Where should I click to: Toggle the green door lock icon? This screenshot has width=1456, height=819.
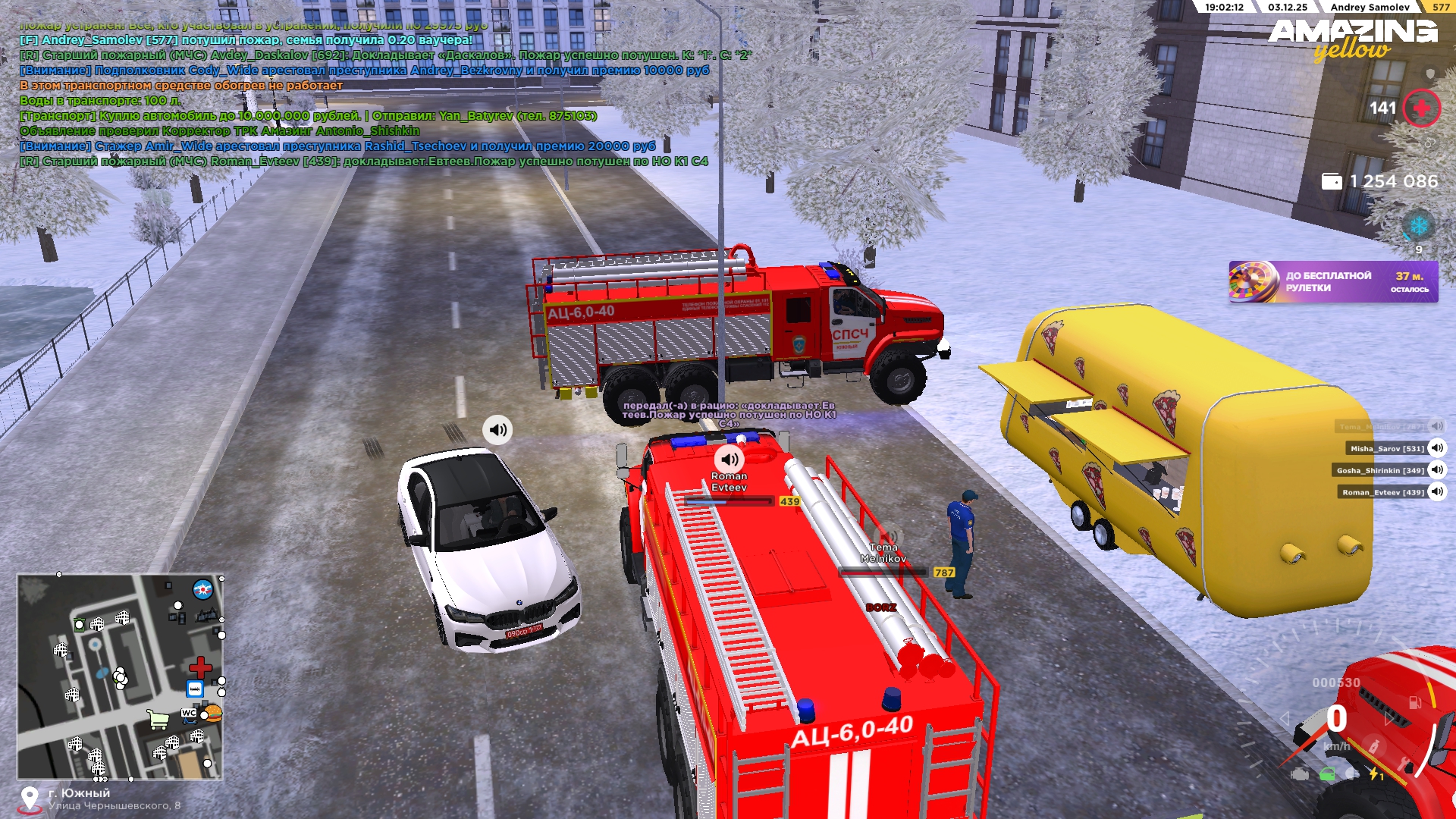(1327, 774)
